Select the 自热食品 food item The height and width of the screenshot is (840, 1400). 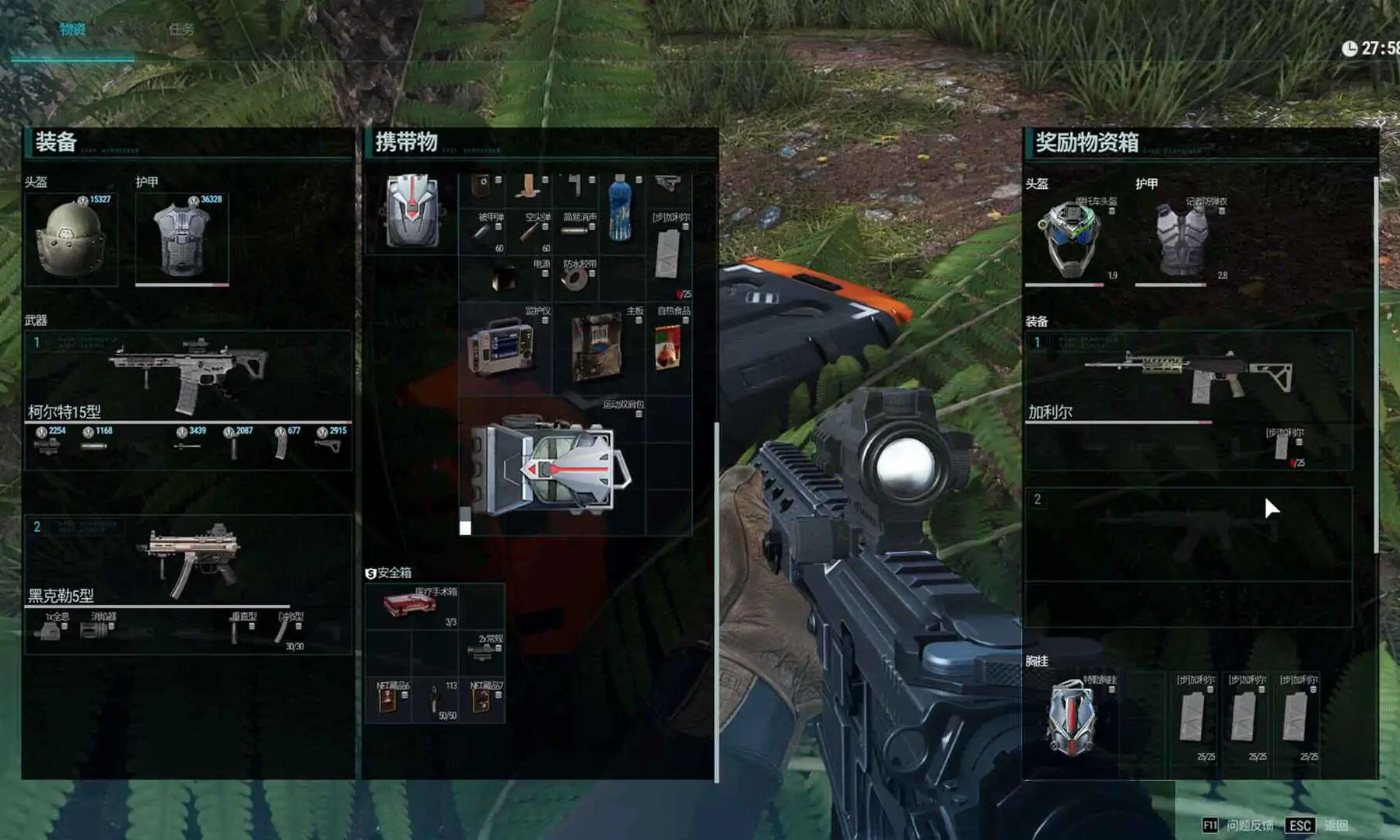(x=667, y=347)
